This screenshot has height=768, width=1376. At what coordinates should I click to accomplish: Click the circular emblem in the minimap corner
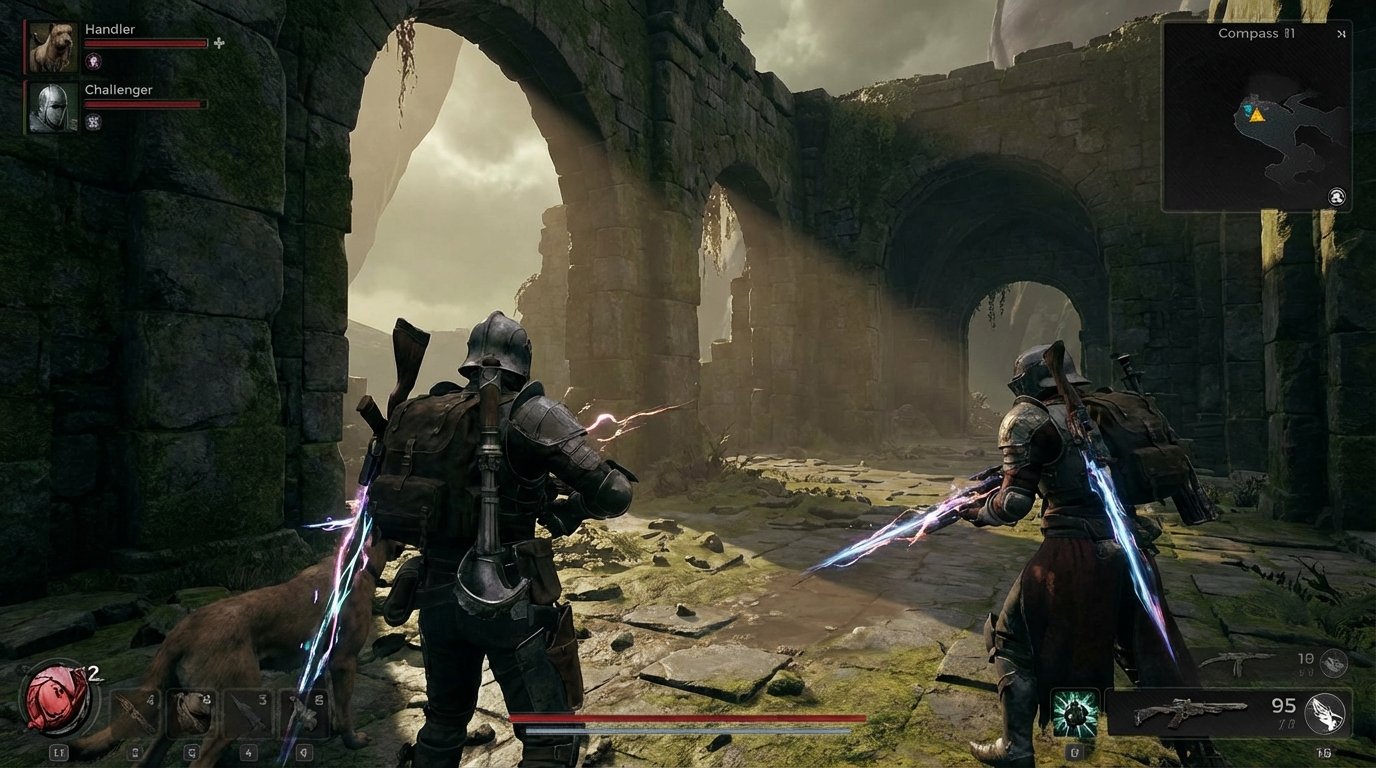tap(1337, 198)
